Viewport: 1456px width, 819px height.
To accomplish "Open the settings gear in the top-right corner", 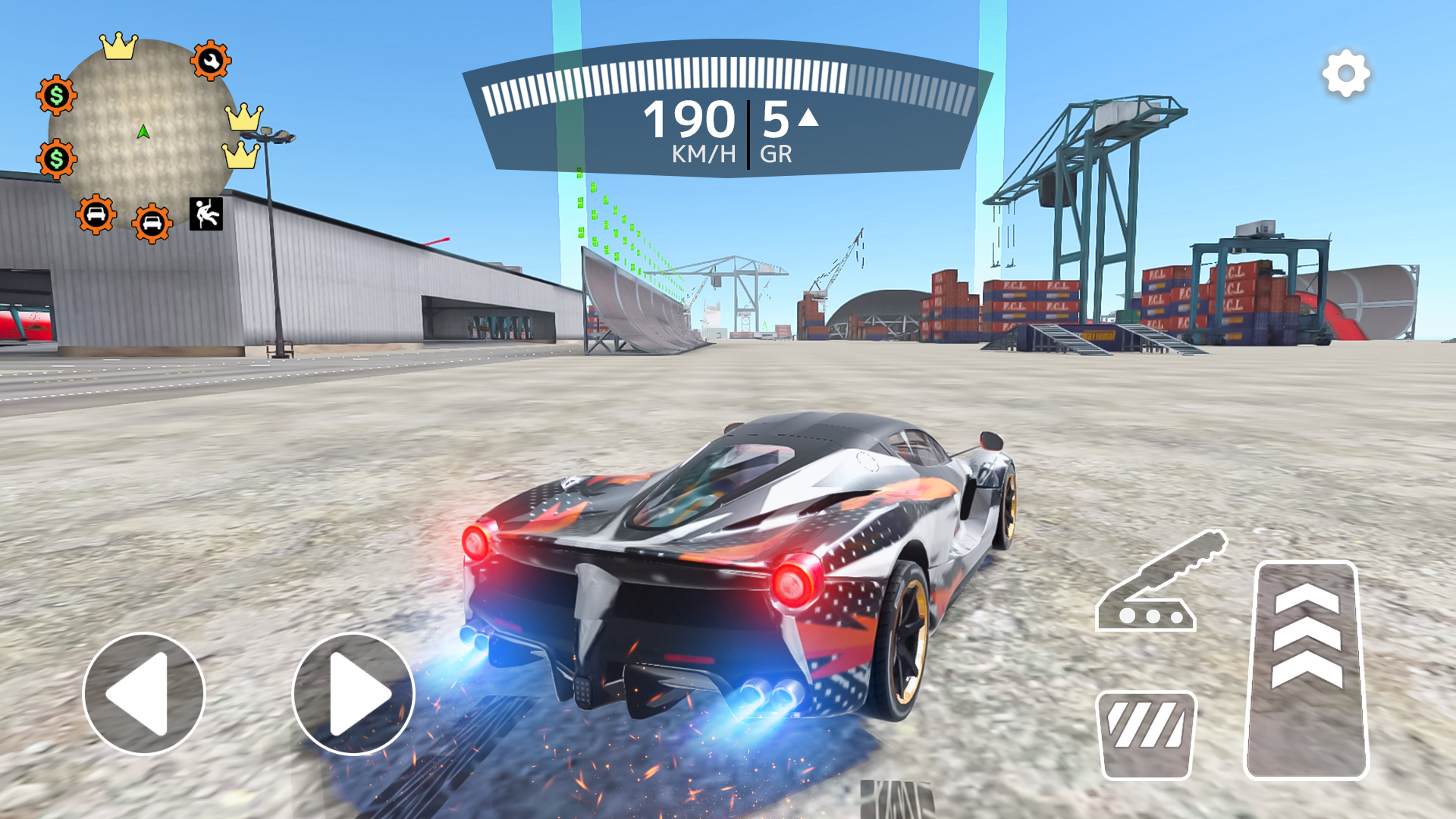I will [1345, 74].
